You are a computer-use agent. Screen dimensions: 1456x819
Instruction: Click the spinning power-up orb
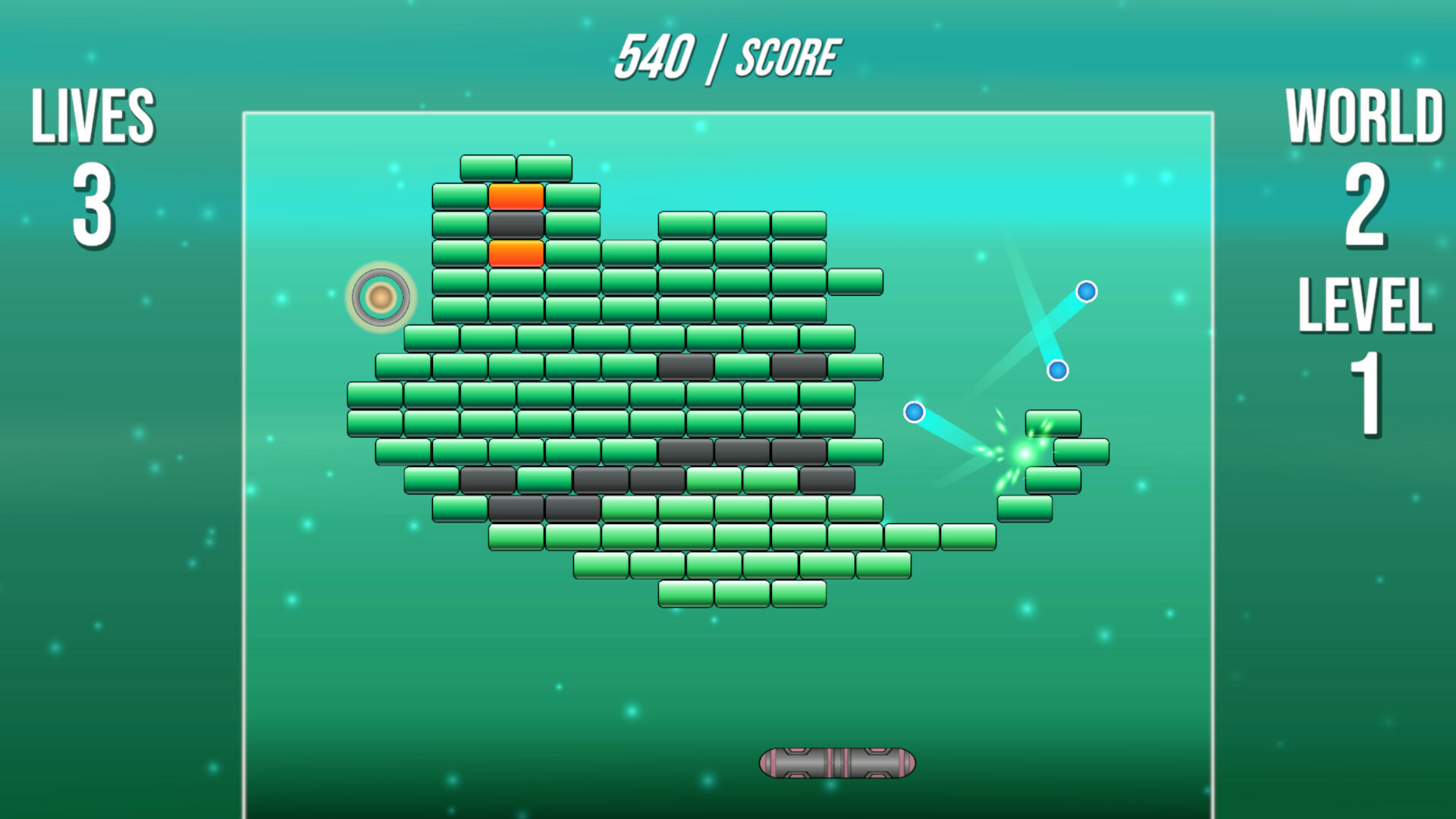pyautogui.click(x=381, y=297)
